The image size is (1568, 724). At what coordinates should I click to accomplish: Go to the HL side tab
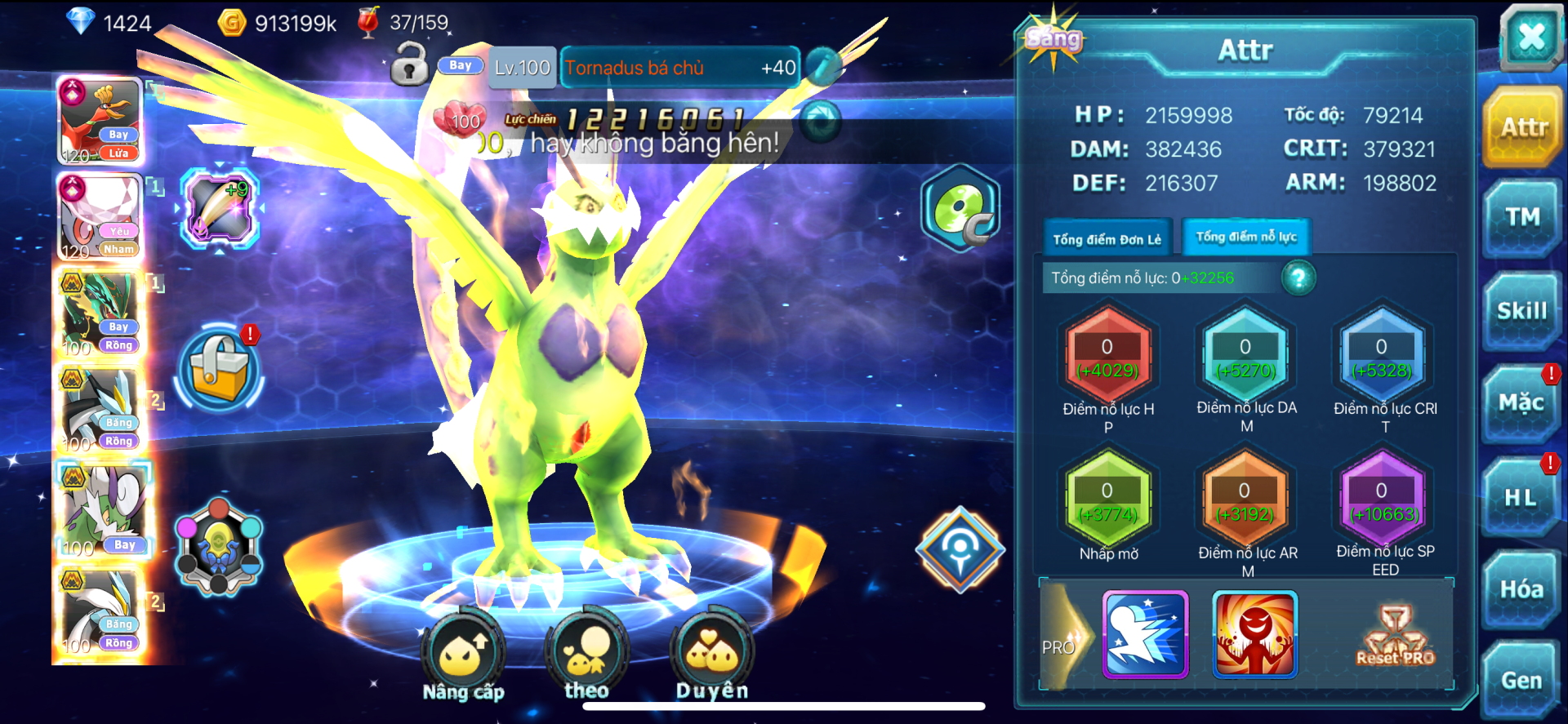1521,497
